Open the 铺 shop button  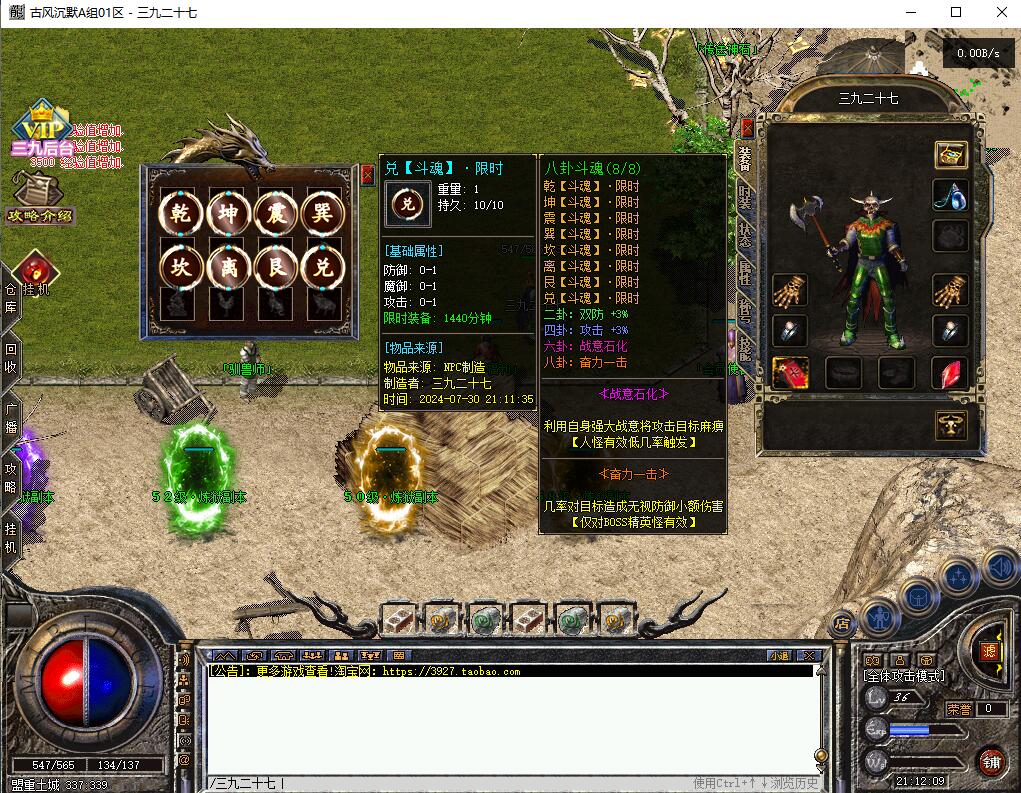coord(989,760)
